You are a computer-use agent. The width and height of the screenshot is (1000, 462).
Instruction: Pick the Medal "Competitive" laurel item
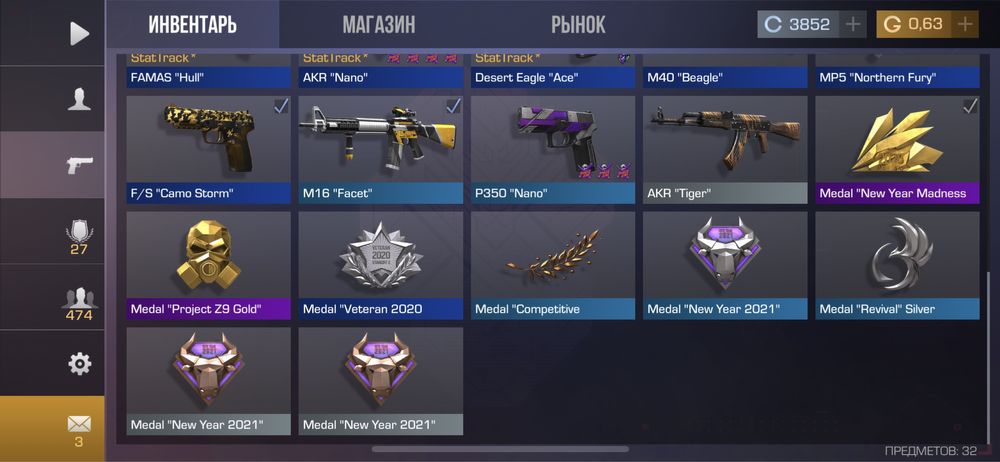click(553, 265)
